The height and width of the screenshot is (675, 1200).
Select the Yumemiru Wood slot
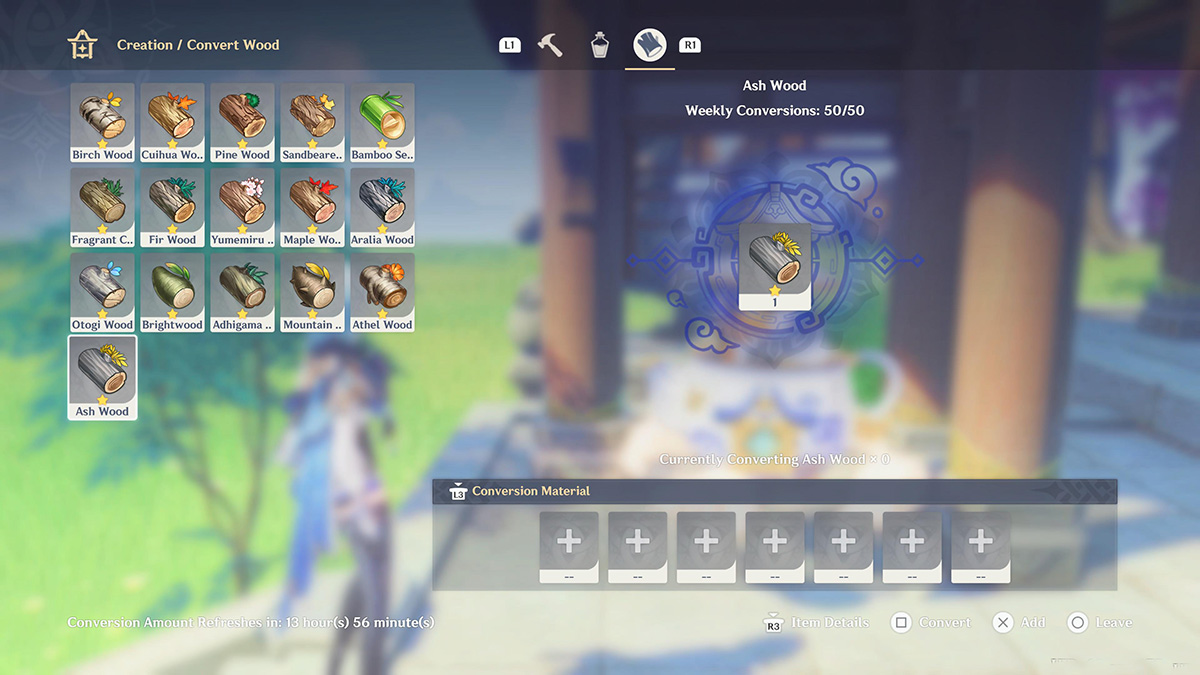242,207
